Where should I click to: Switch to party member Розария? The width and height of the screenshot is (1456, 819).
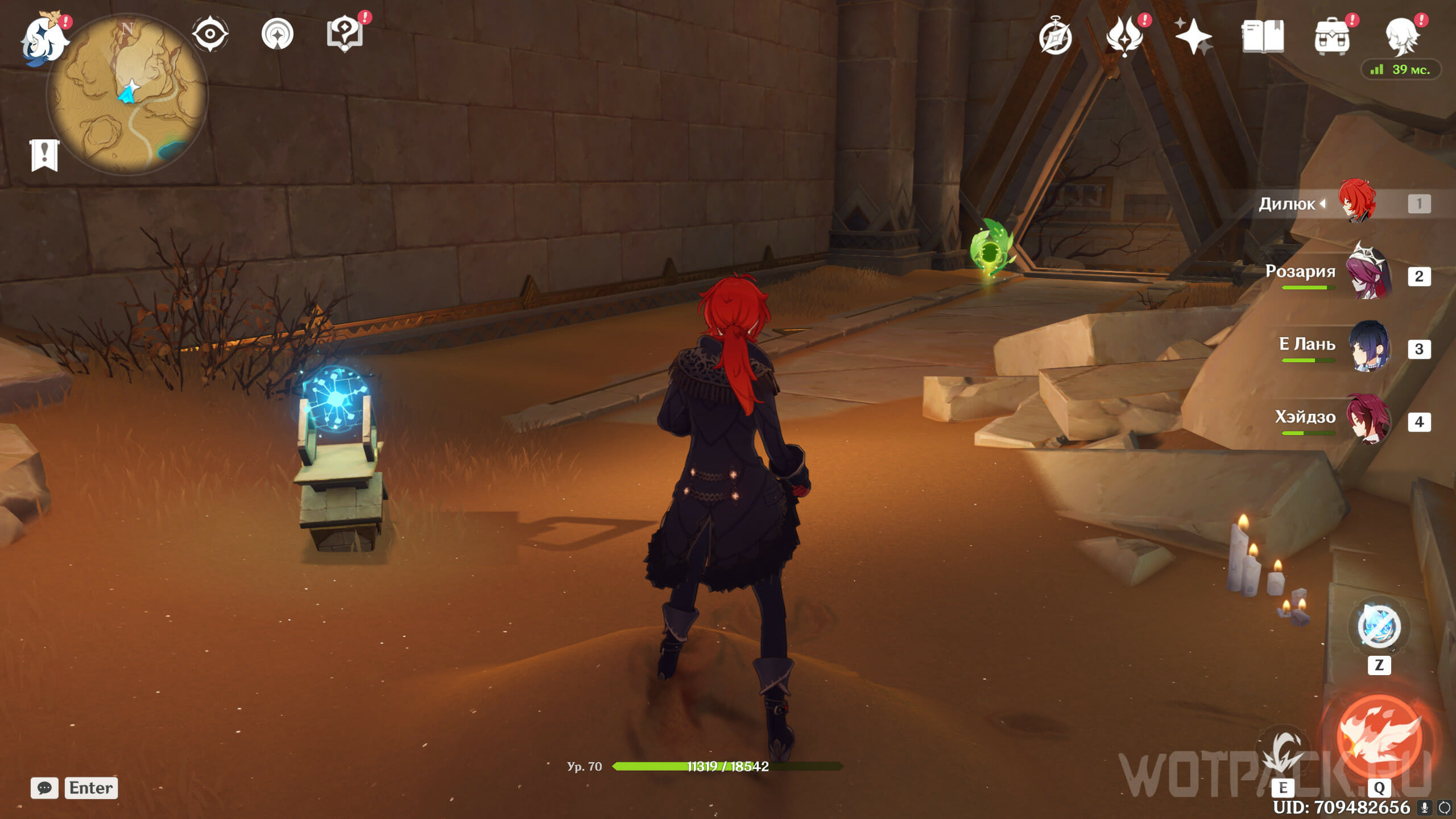point(1367,275)
